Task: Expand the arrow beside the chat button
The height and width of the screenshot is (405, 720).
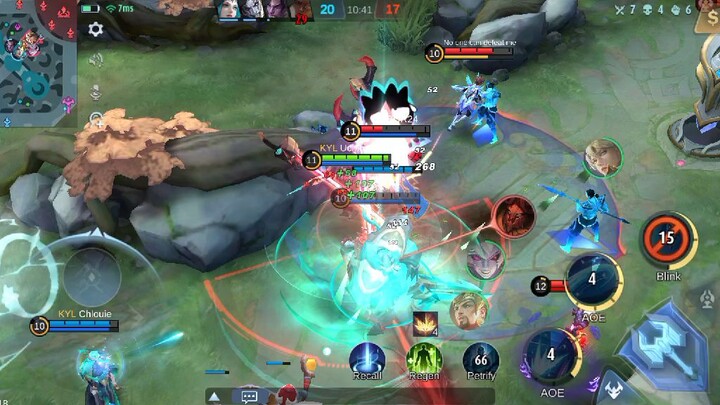Action: click(x=214, y=396)
